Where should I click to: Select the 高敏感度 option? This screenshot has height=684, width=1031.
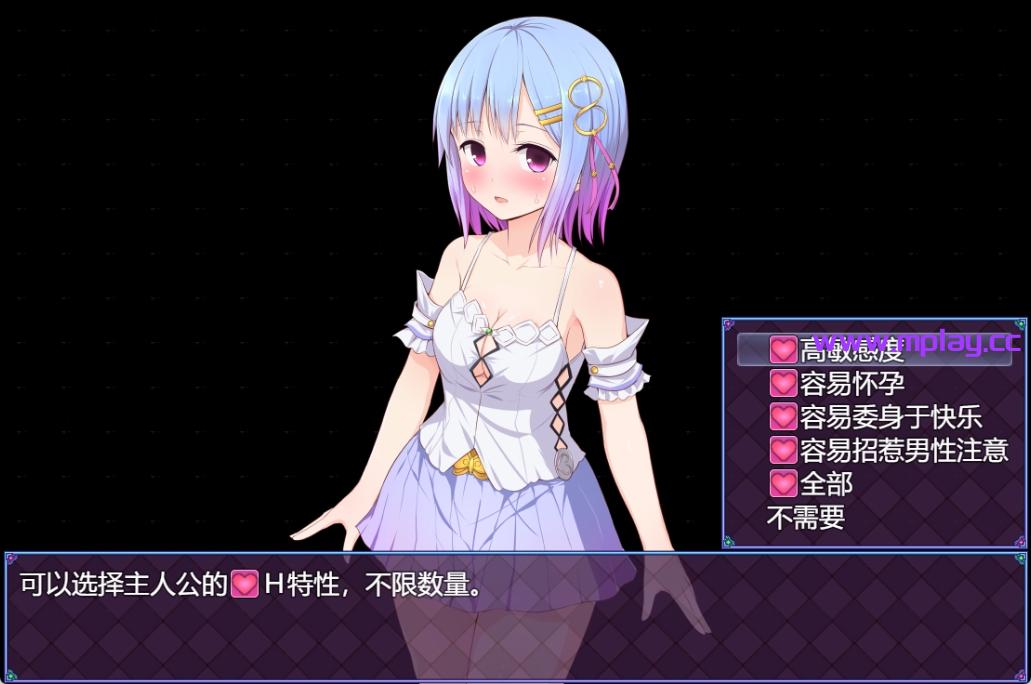pyautogui.click(x=850, y=349)
